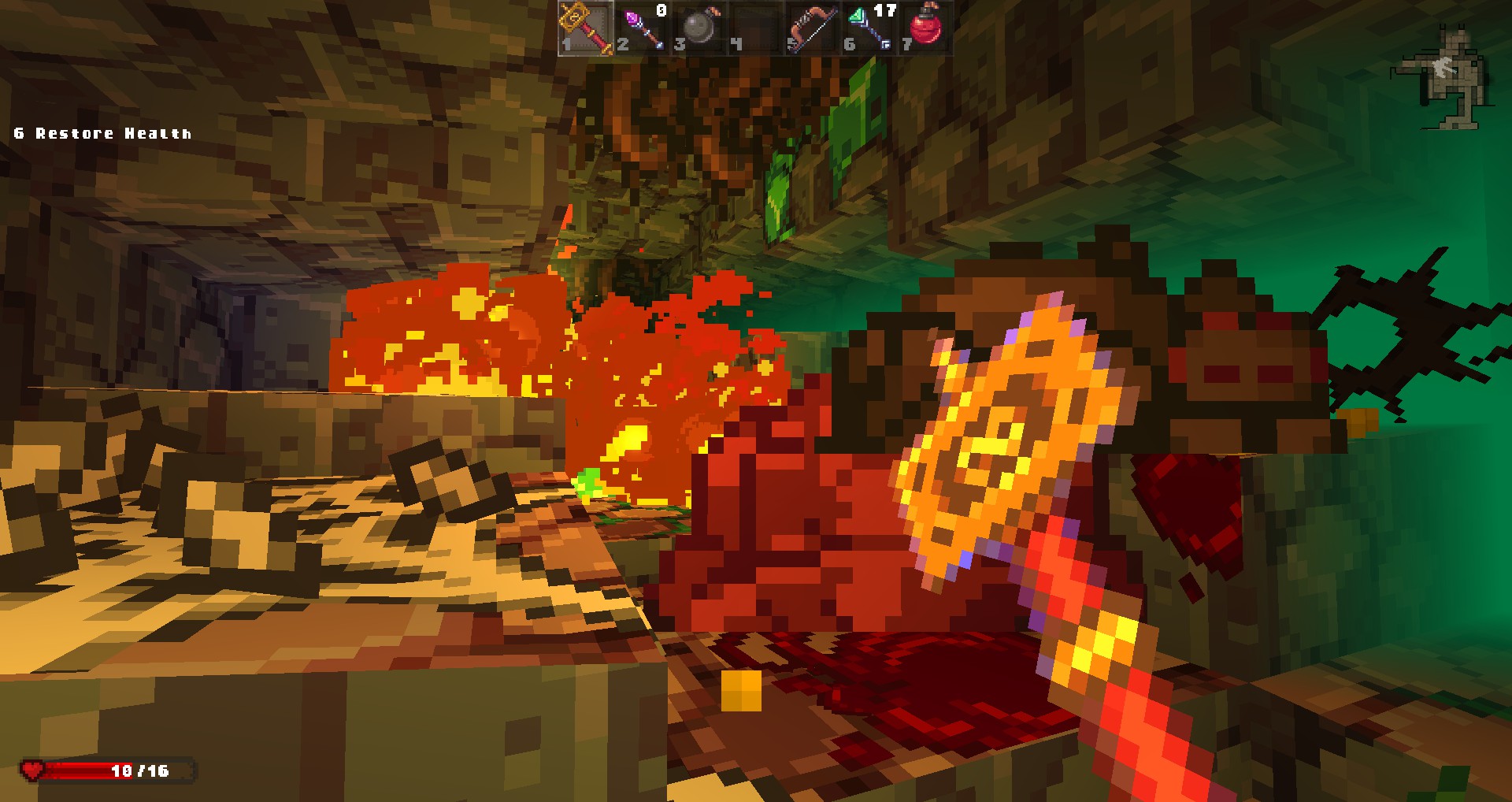Select the golden hammer in hotbar slot 1
This screenshot has height=802, width=1512.
(x=586, y=28)
